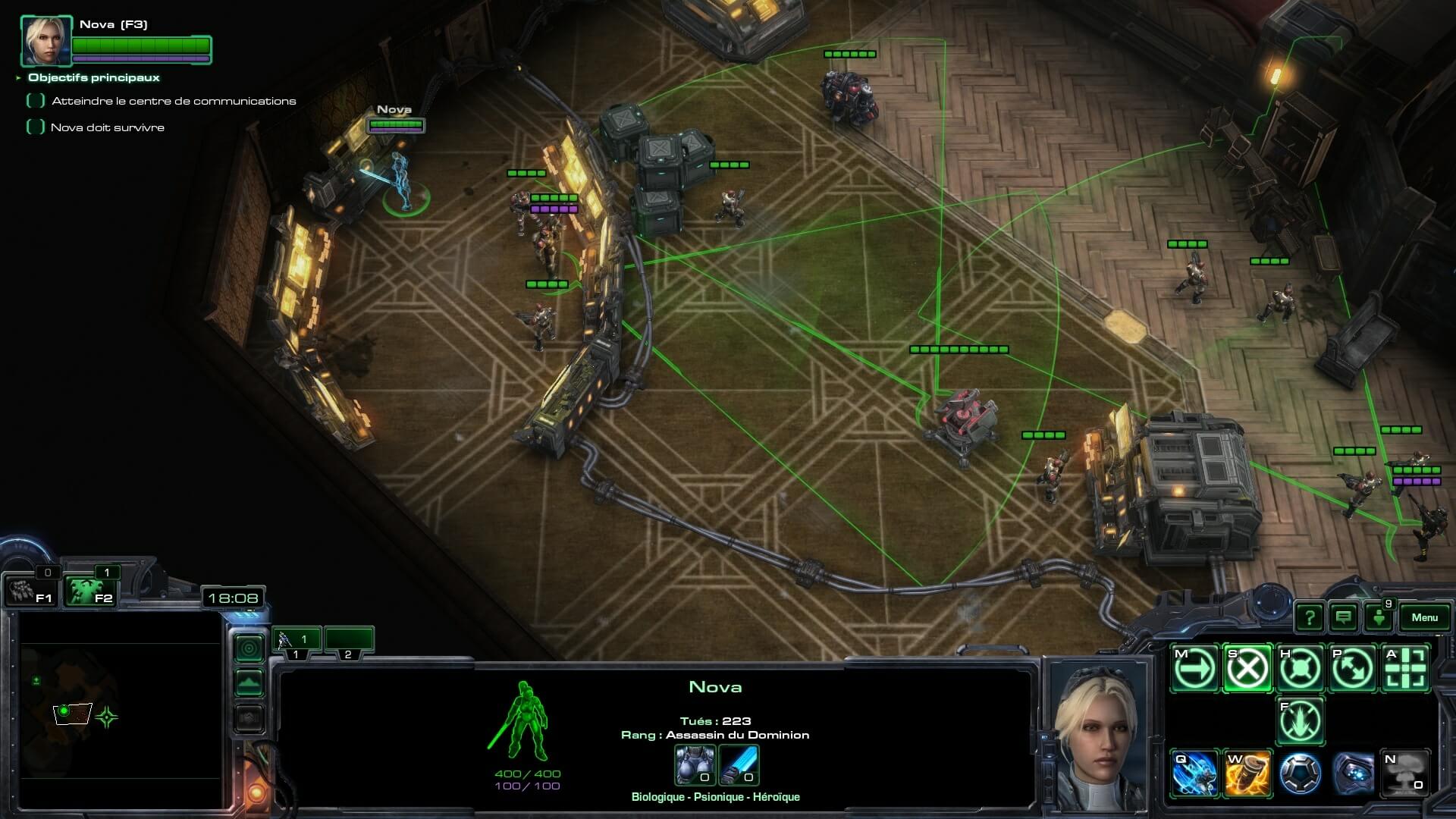Select control group 1 tab
The height and width of the screenshot is (819, 1456).
[x=297, y=641]
